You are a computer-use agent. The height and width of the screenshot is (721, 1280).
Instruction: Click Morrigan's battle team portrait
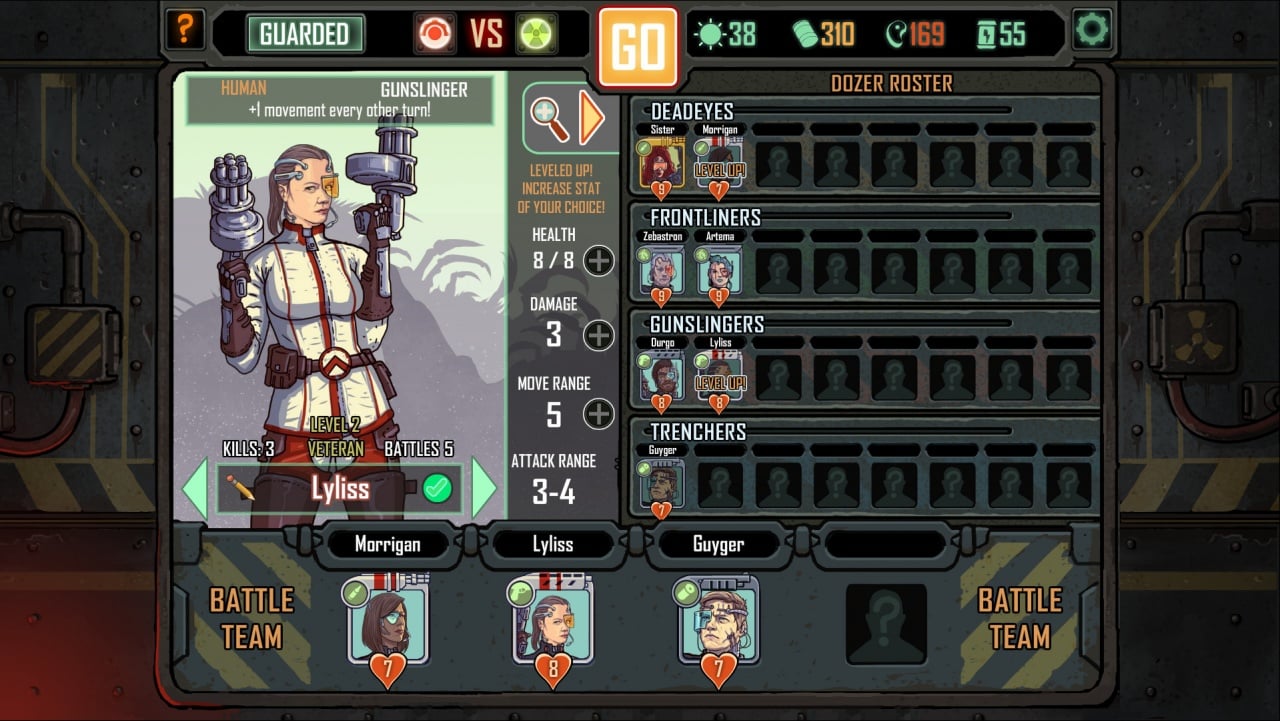tap(388, 621)
